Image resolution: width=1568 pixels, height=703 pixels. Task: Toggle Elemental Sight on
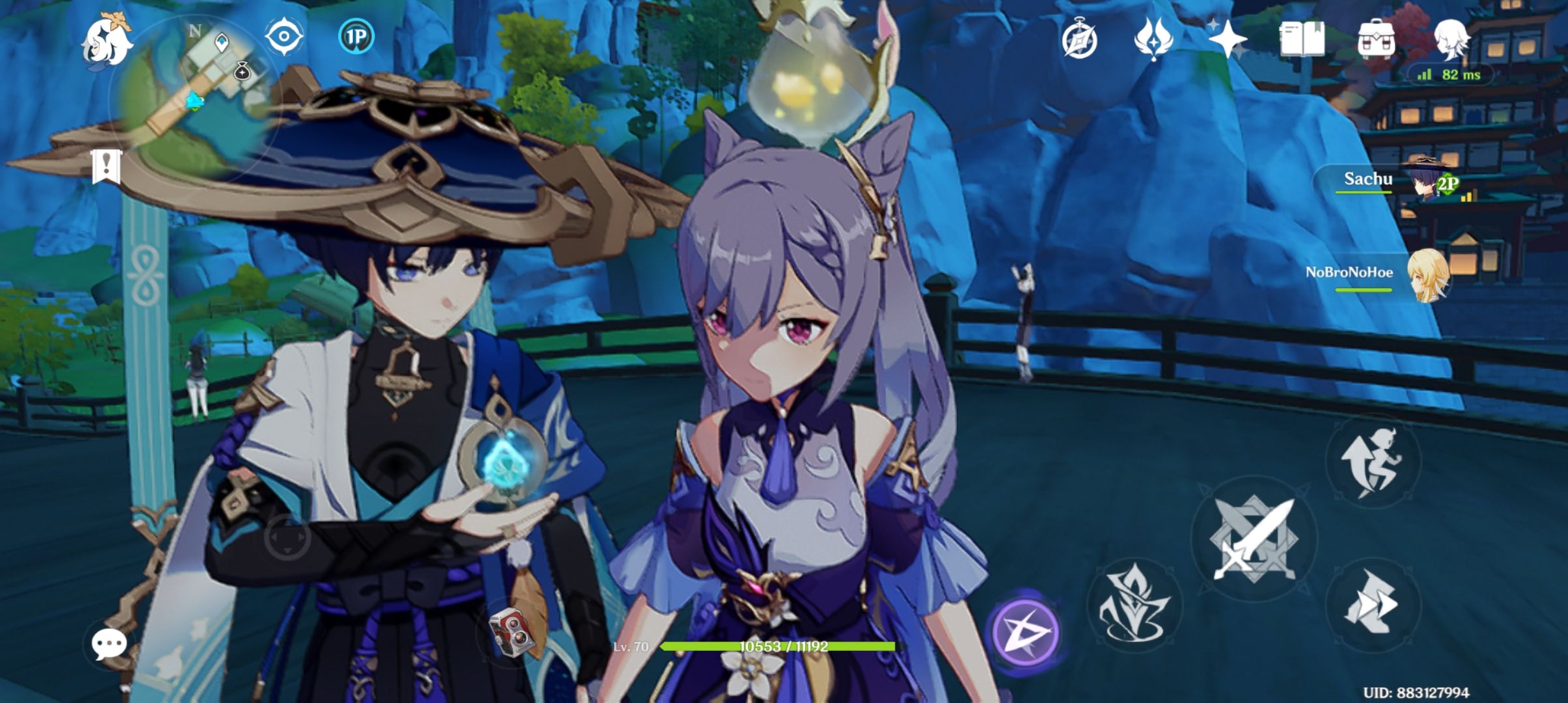click(x=283, y=37)
